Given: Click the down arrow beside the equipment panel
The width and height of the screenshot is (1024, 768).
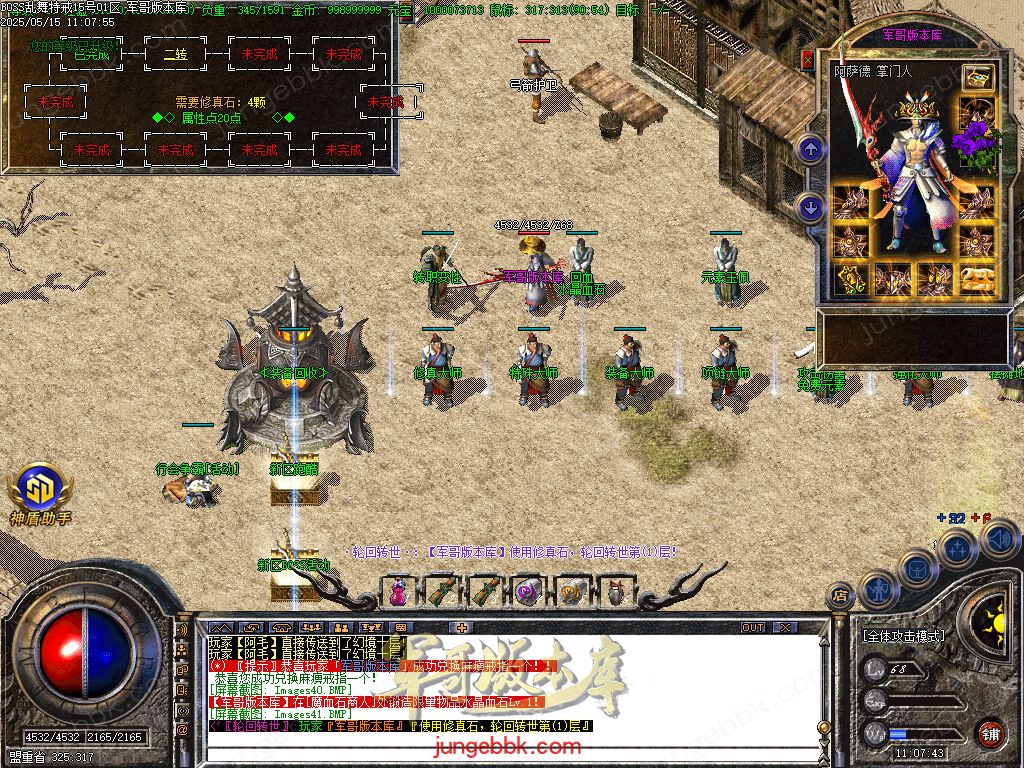Looking at the screenshot, I should [811, 207].
